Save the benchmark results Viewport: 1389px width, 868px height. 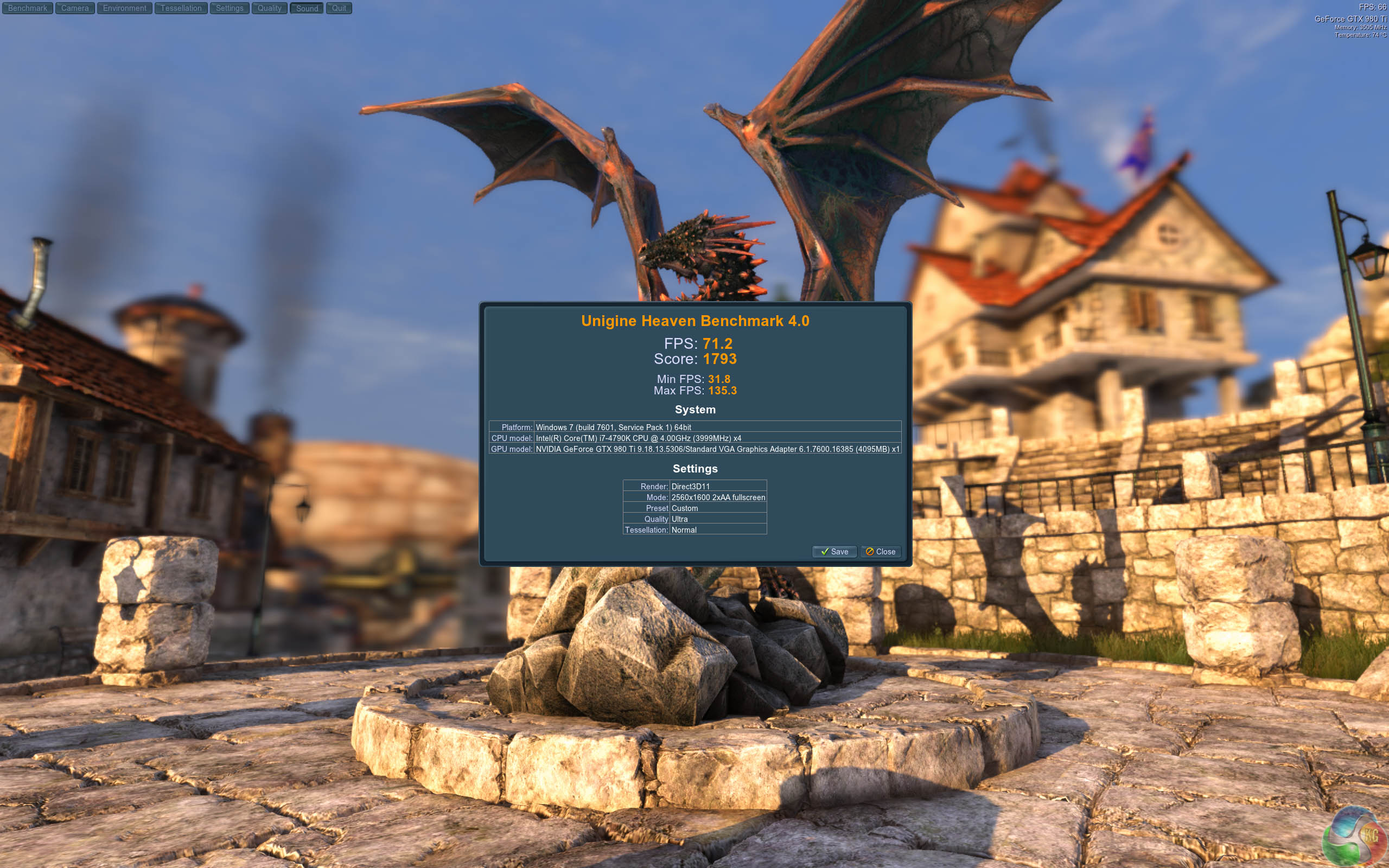(834, 552)
